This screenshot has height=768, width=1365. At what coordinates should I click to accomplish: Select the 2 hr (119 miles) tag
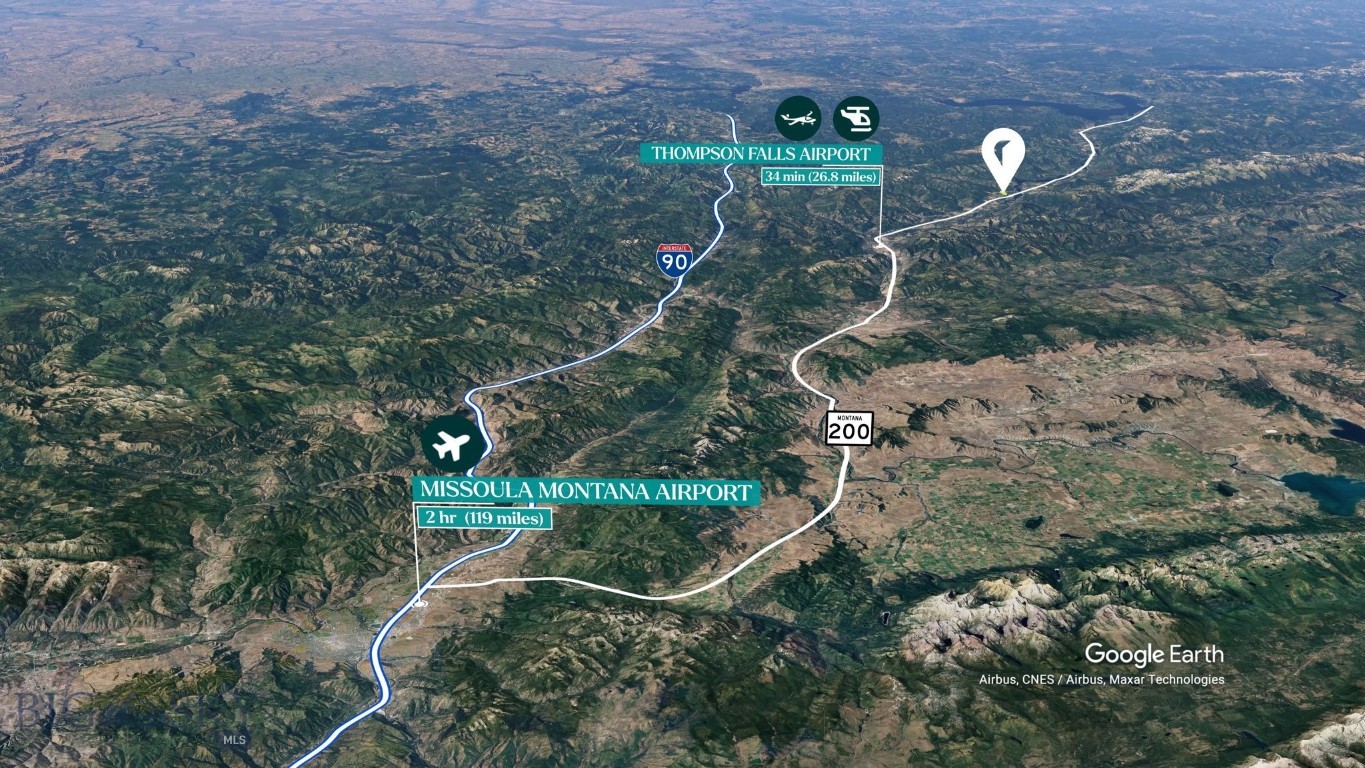coord(484,518)
